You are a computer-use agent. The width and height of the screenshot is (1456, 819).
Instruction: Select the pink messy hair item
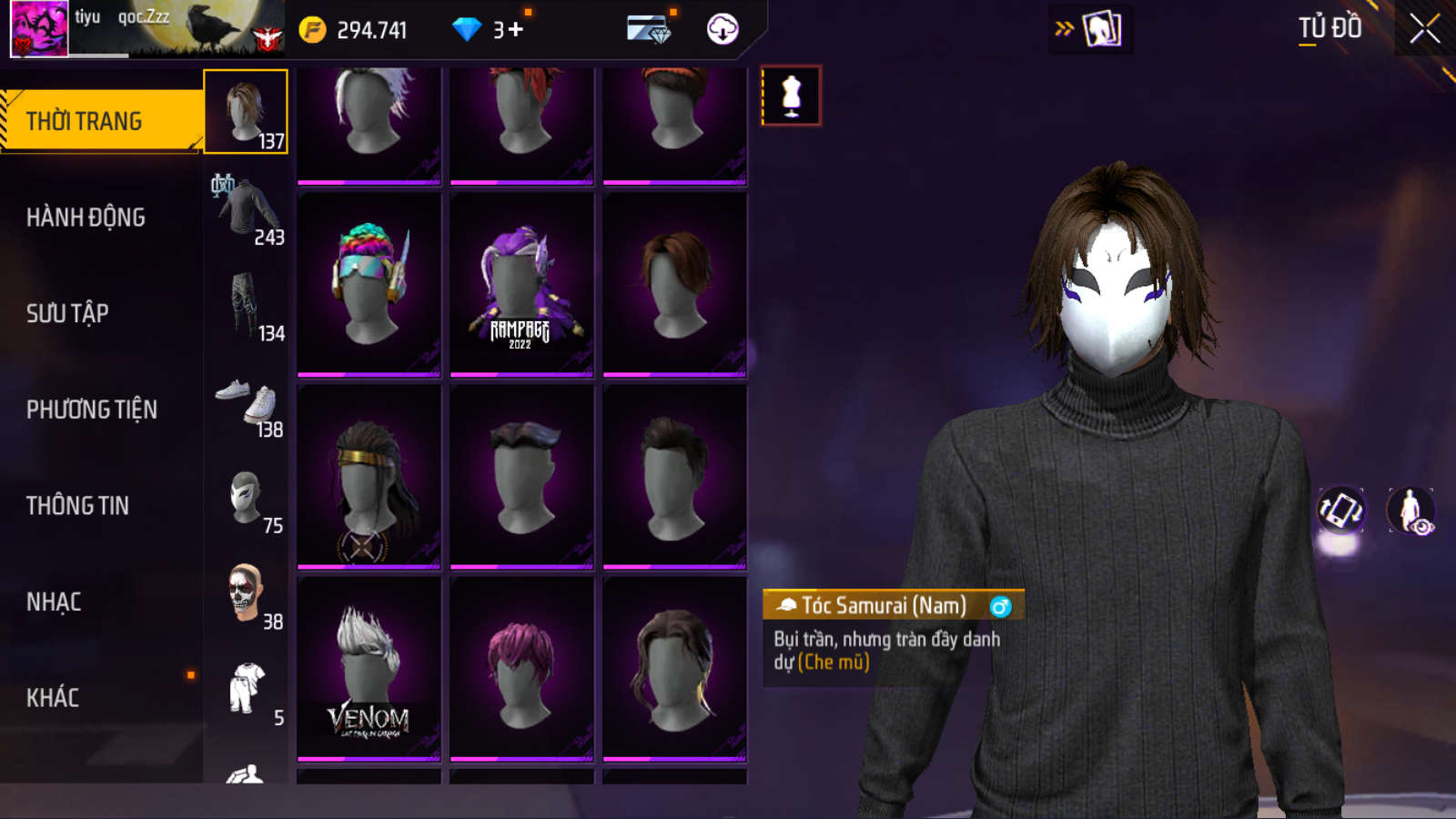pyautogui.click(x=521, y=669)
